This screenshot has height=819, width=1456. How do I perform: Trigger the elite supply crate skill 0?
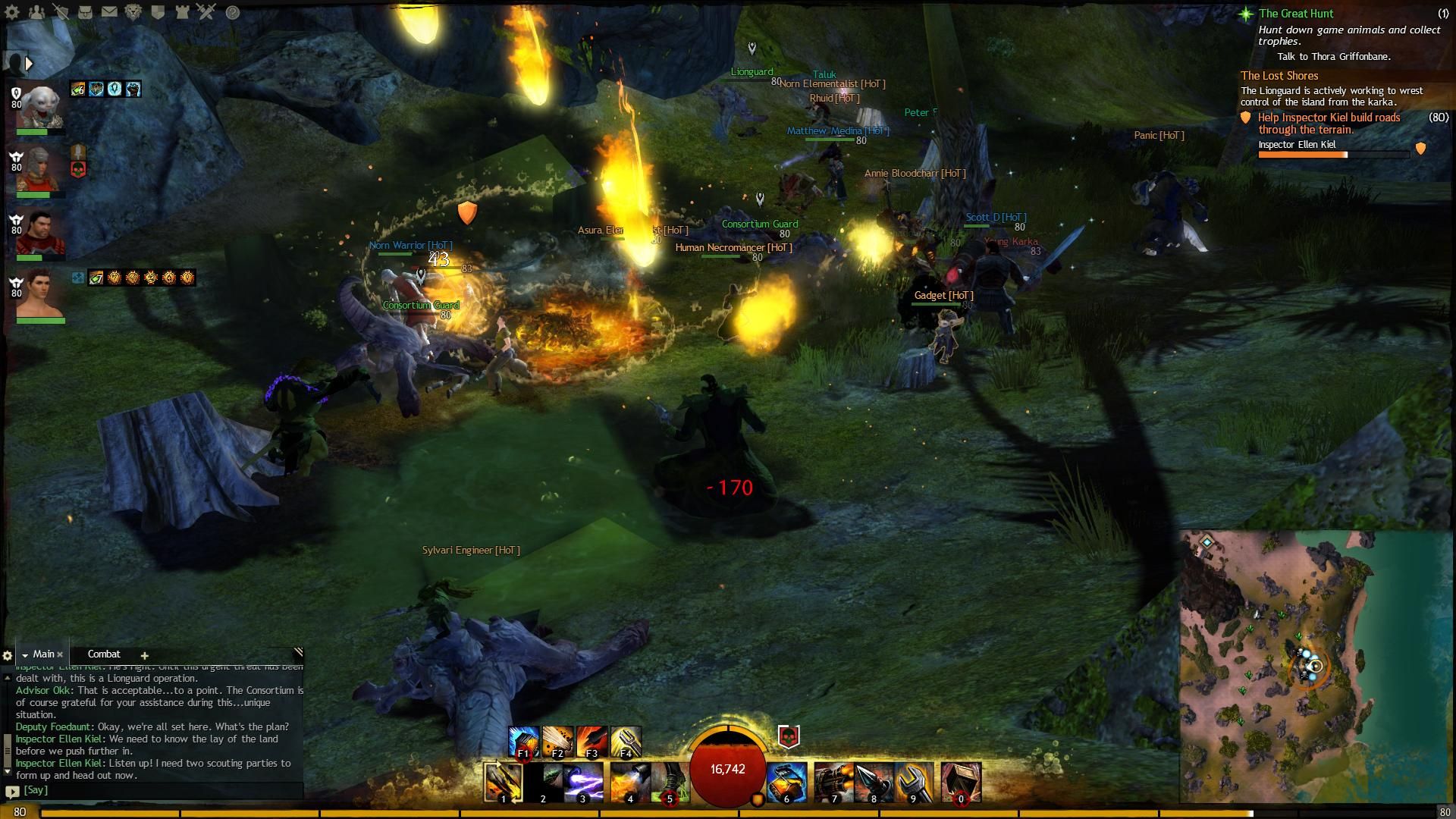coord(961,783)
